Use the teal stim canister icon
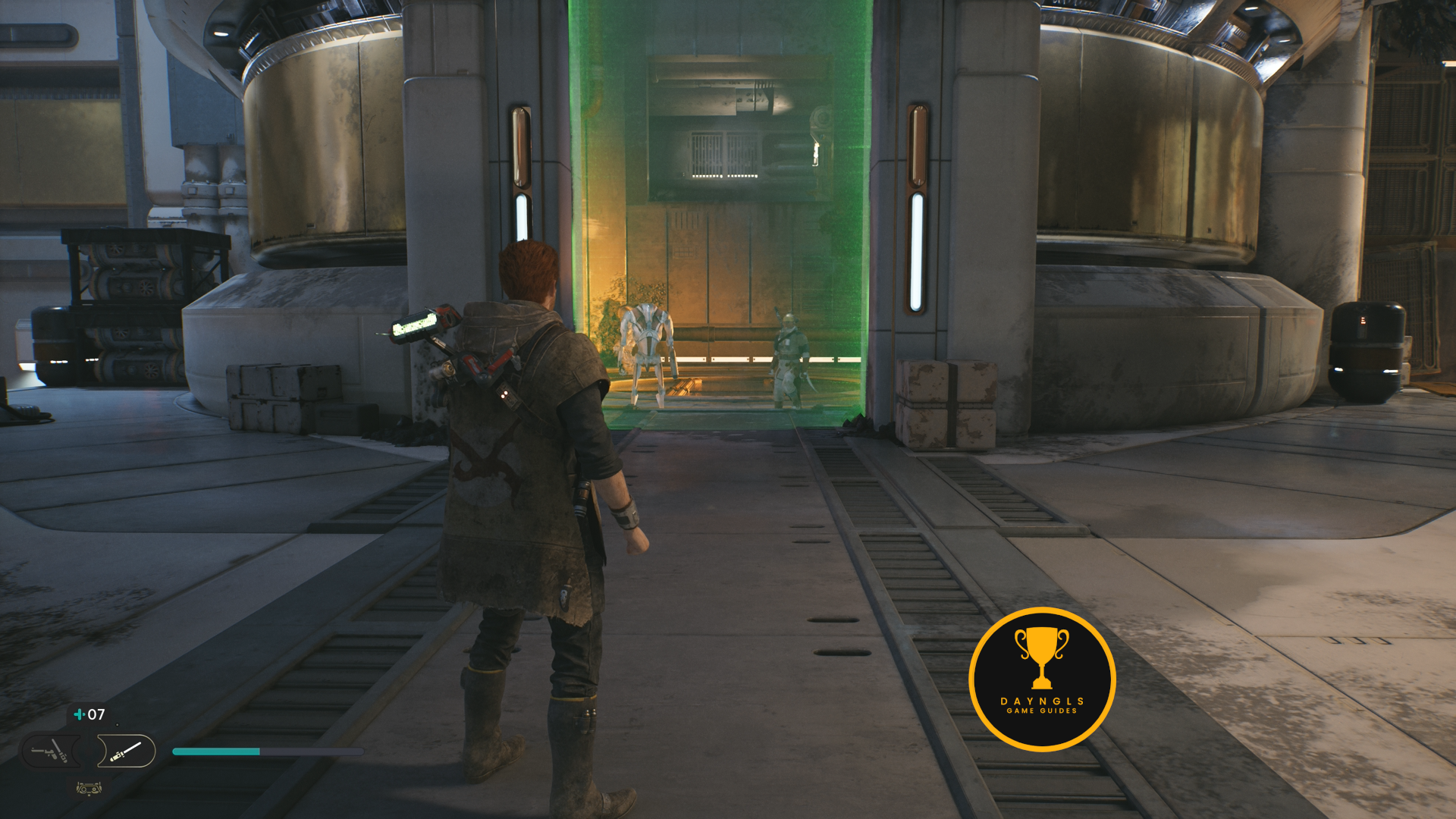The image size is (1456, 819). click(x=79, y=714)
